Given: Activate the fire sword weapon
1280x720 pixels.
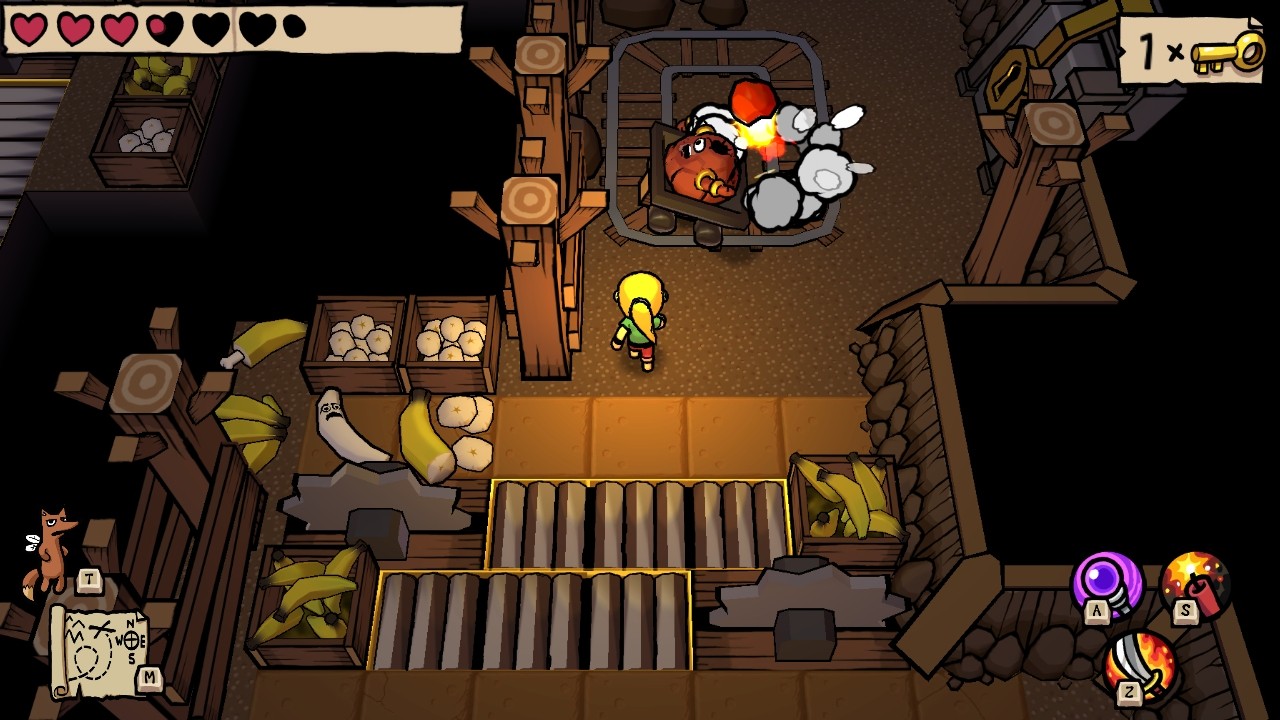Looking at the screenshot, I should click(1142, 664).
